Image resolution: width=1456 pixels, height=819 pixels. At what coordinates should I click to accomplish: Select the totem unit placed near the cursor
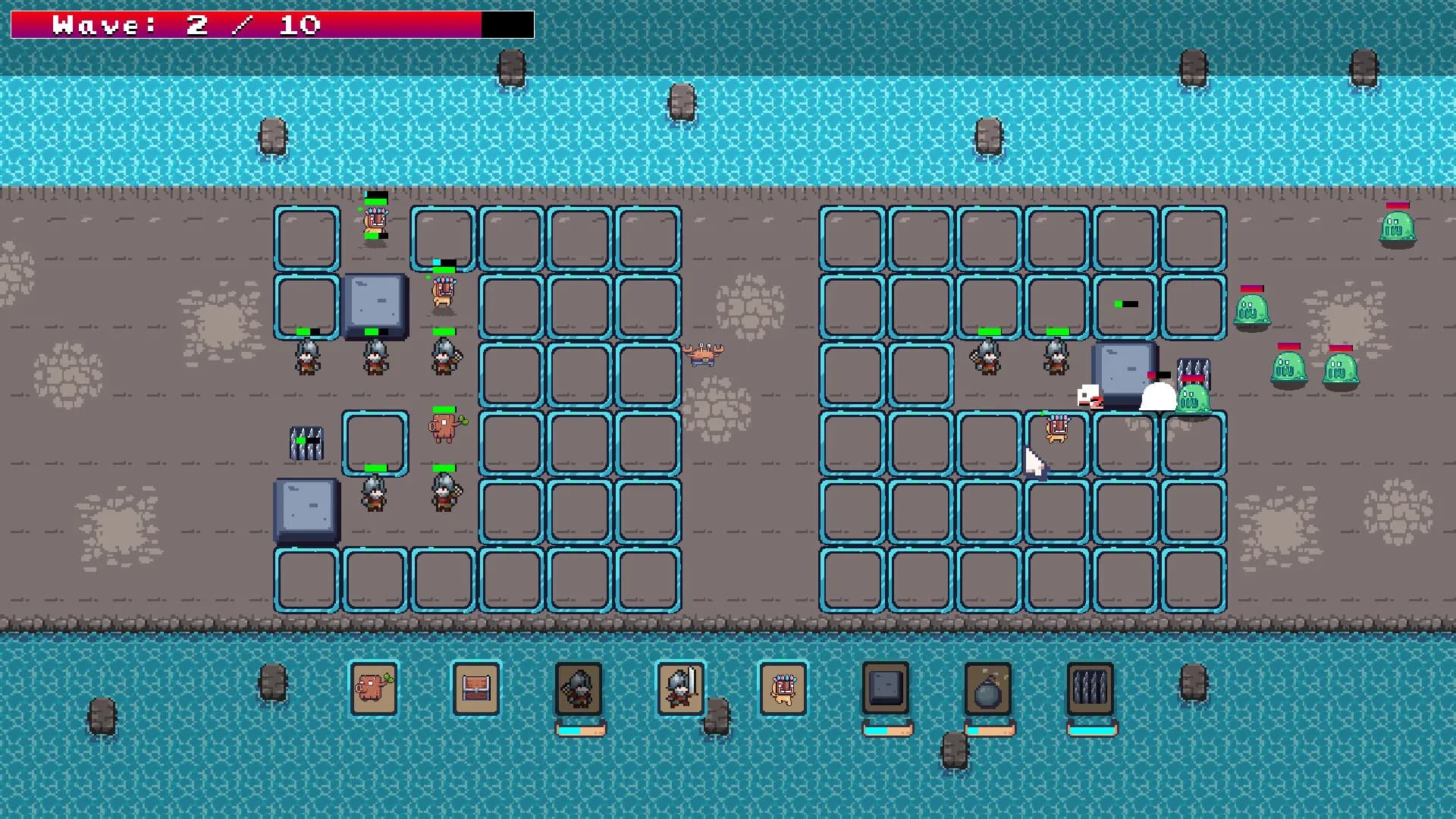[x=1058, y=428]
